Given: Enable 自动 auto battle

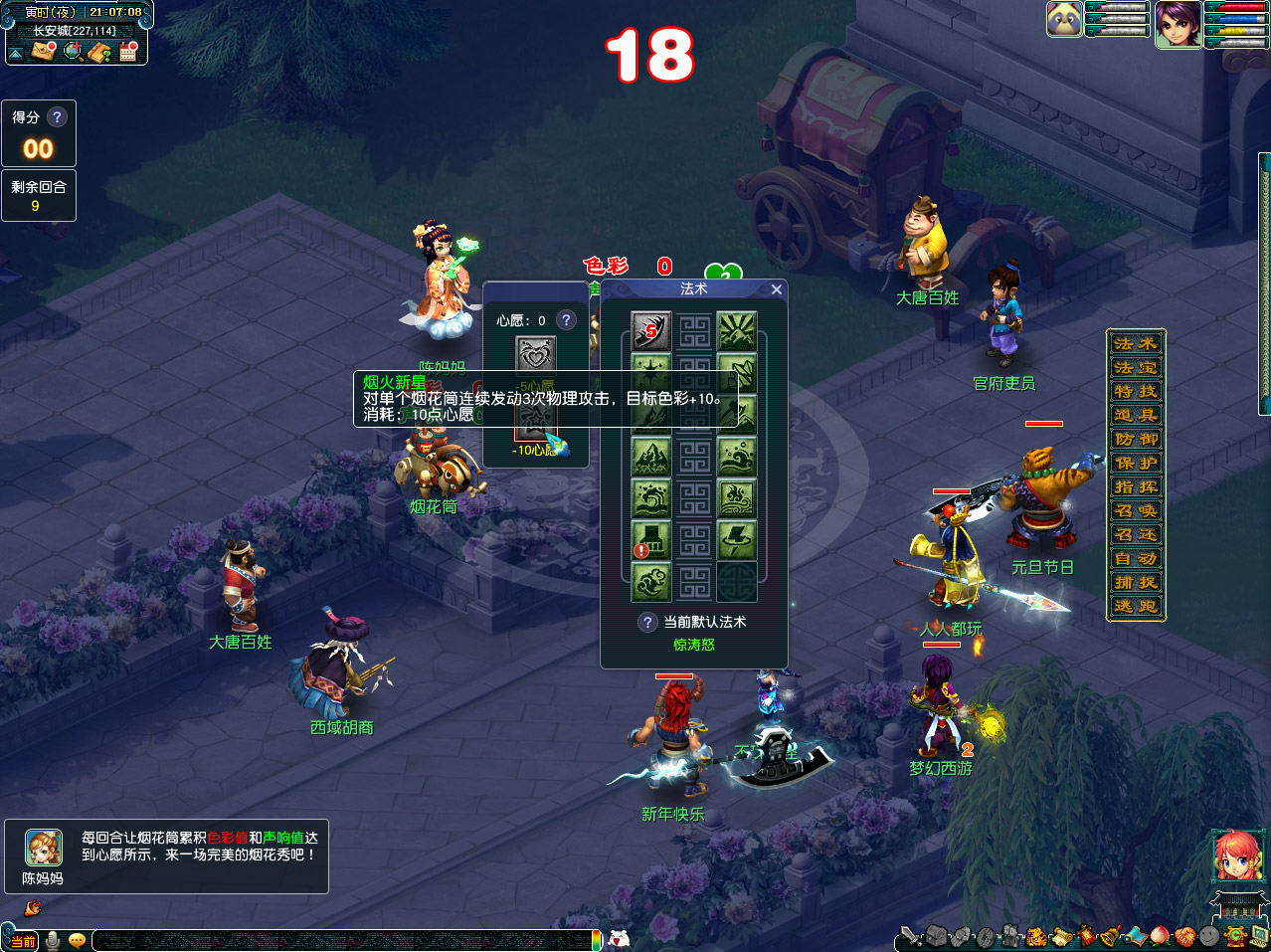Looking at the screenshot, I should (x=1136, y=558).
